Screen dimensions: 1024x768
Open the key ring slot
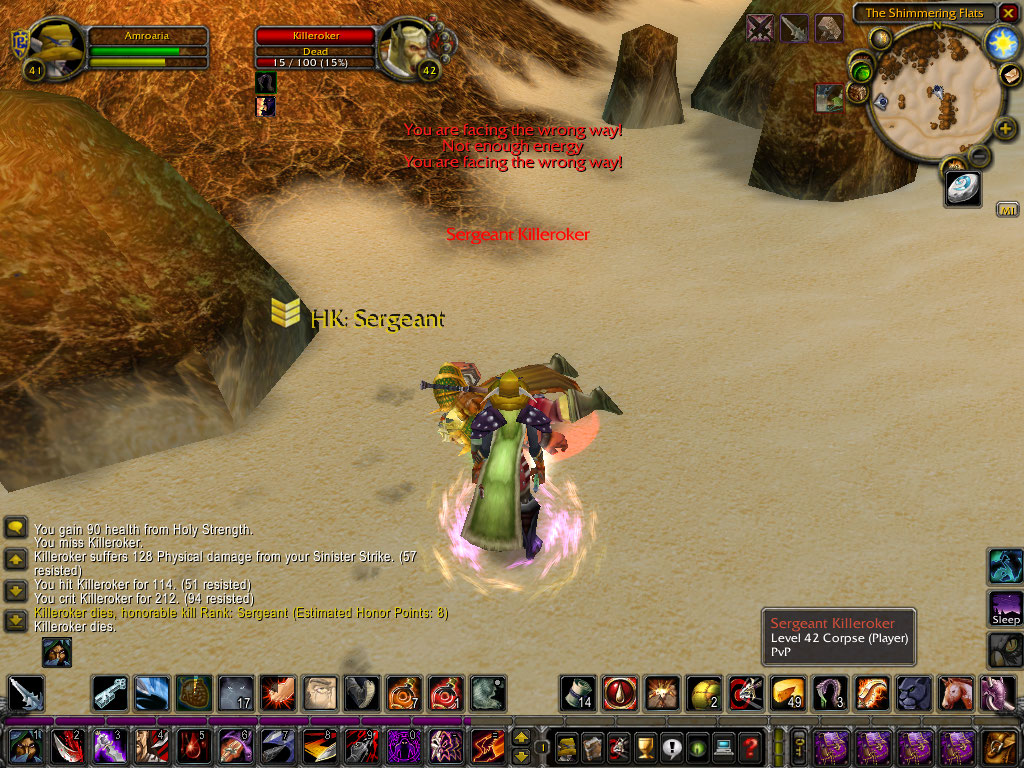[799, 746]
